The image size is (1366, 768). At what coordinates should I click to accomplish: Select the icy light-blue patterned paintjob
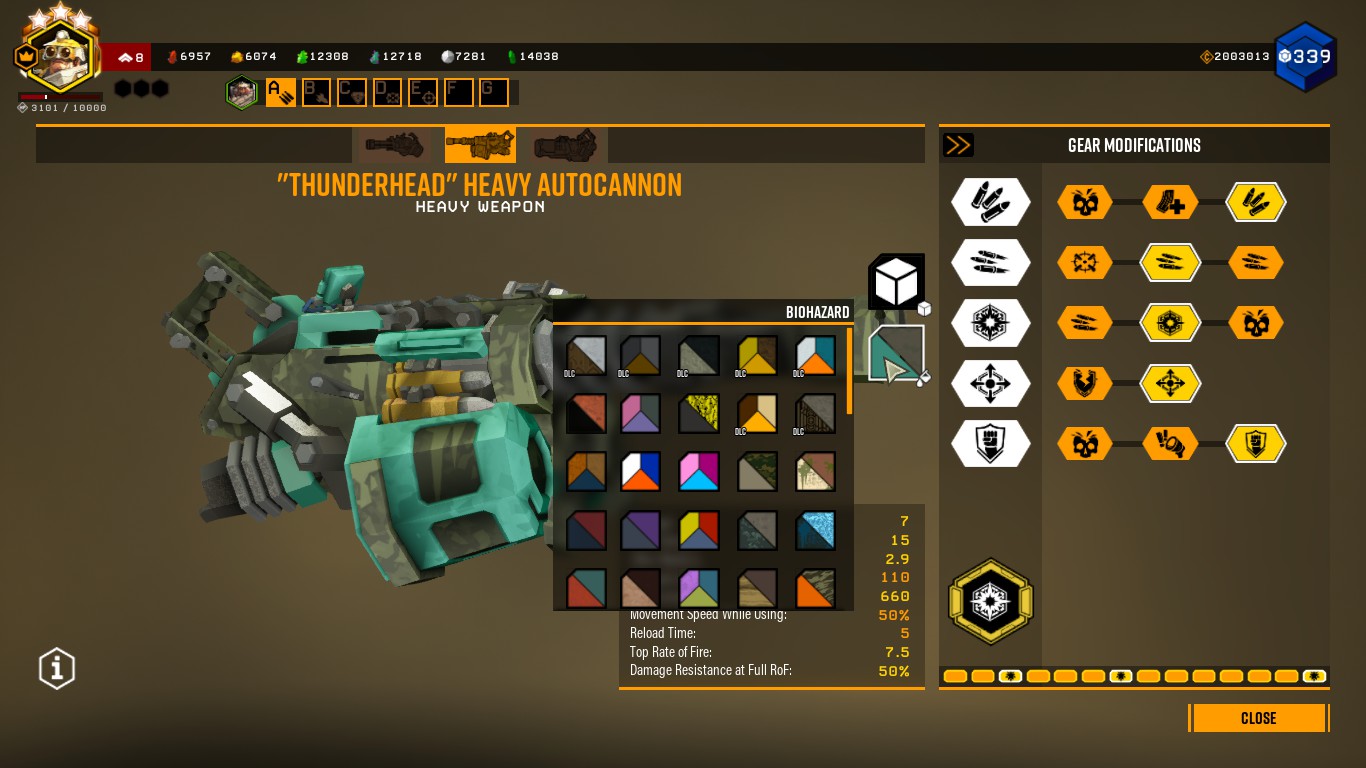coord(815,530)
